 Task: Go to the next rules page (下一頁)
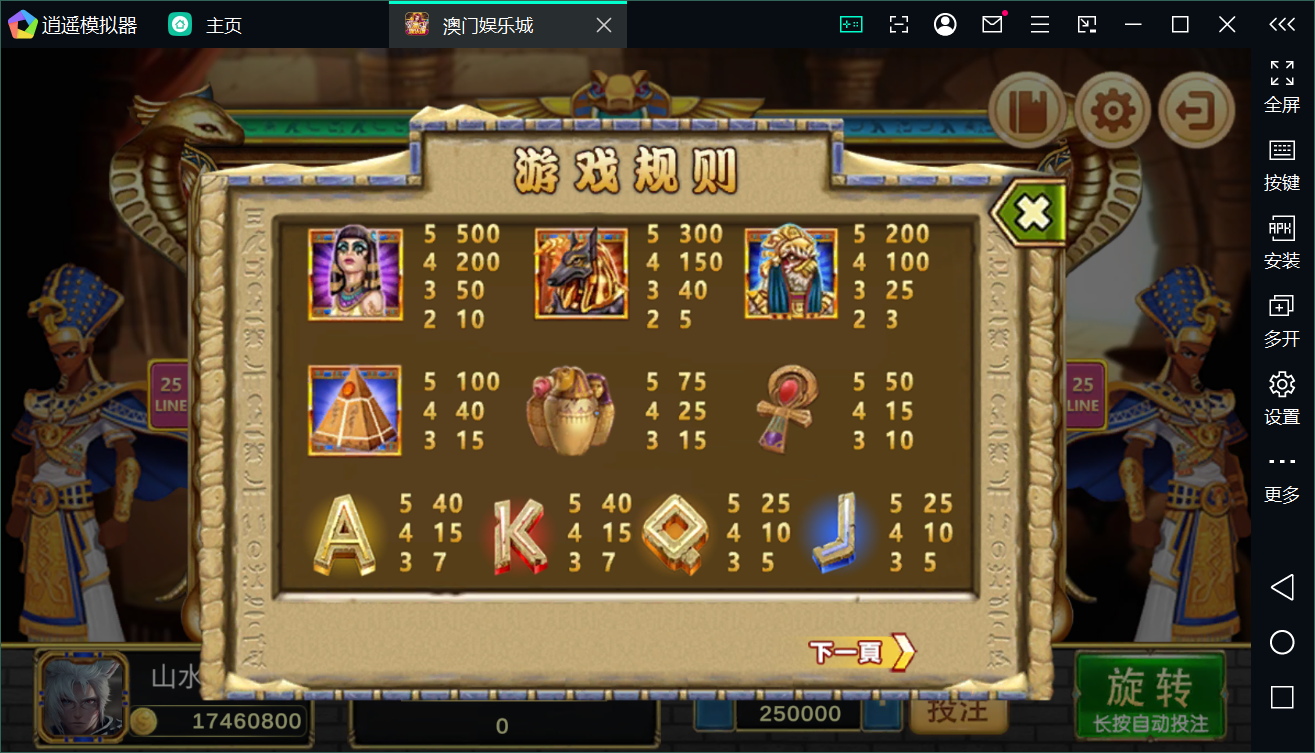point(861,652)
